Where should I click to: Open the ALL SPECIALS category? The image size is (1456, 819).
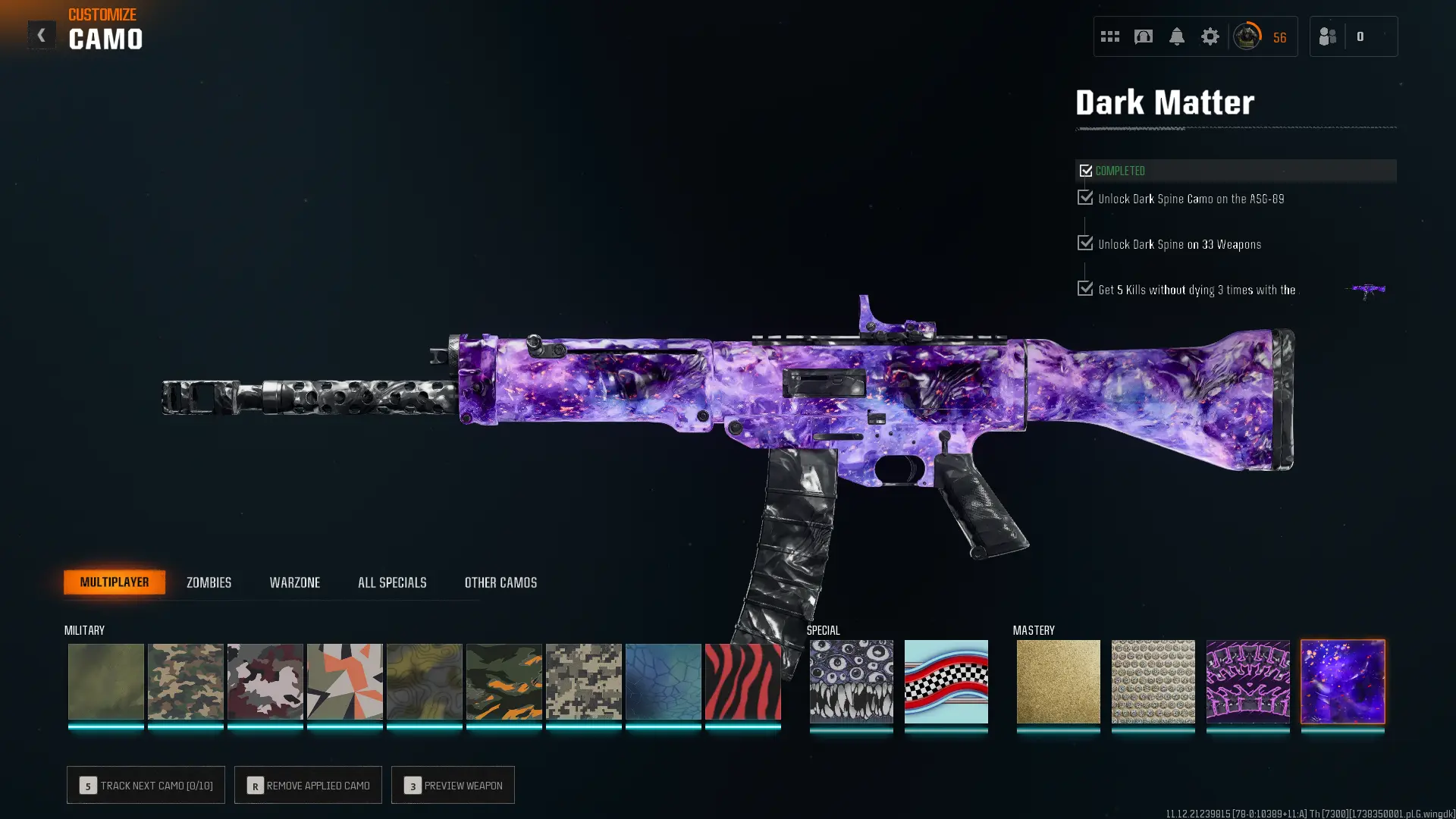coord(392,582)
